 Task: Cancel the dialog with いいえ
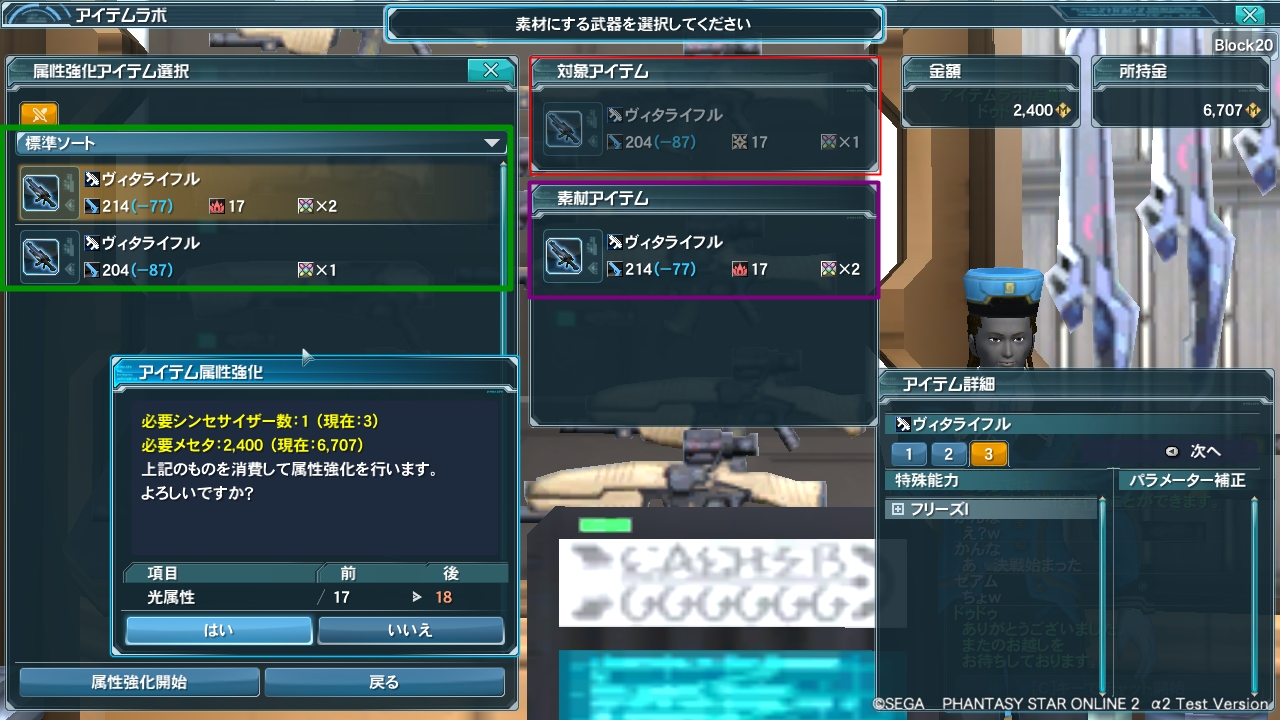point(409,630)
